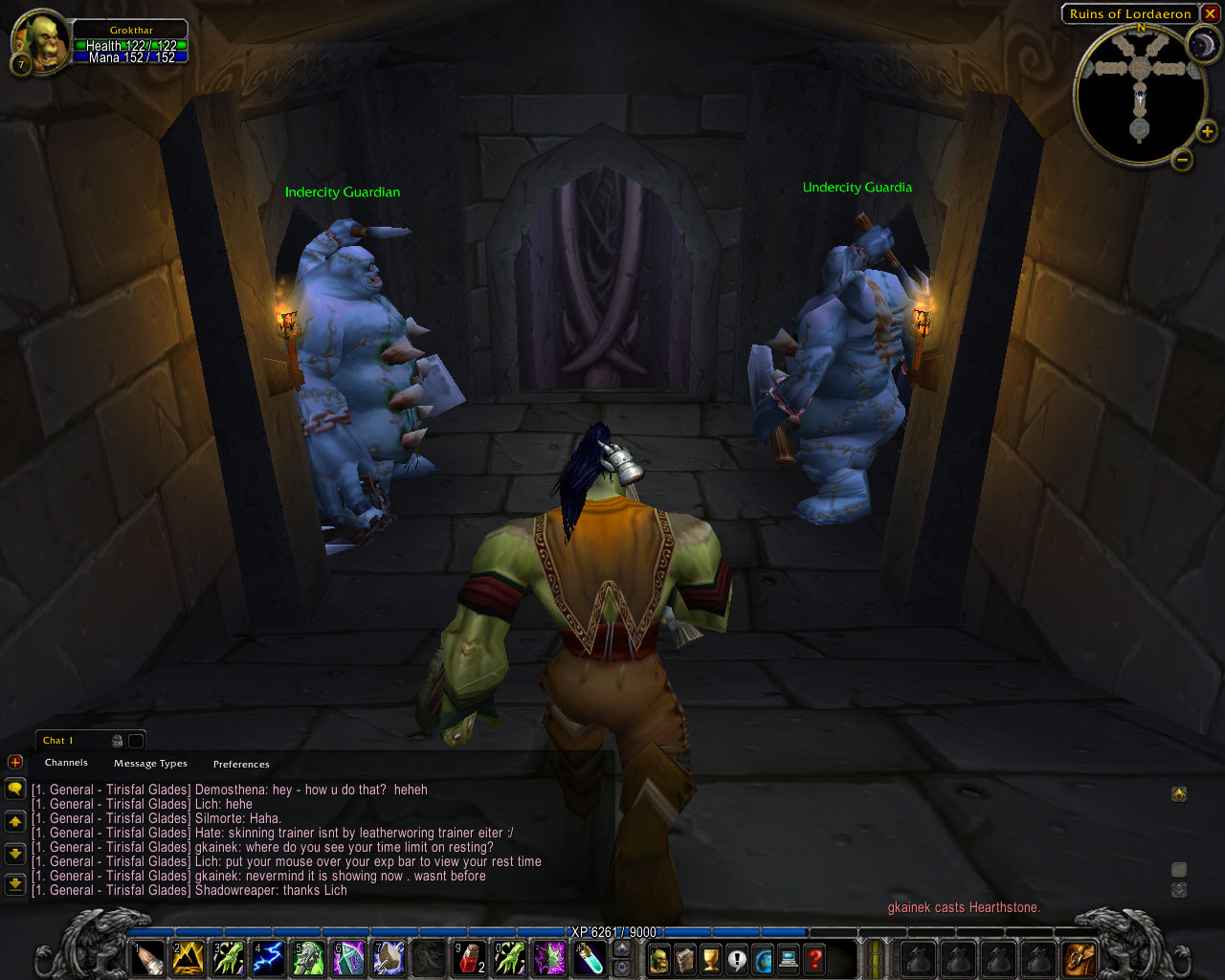Image resolution: width=1225 pixels, height=980 pixels.
Task: Open the red question mark help button
Action: pos(814,958)
